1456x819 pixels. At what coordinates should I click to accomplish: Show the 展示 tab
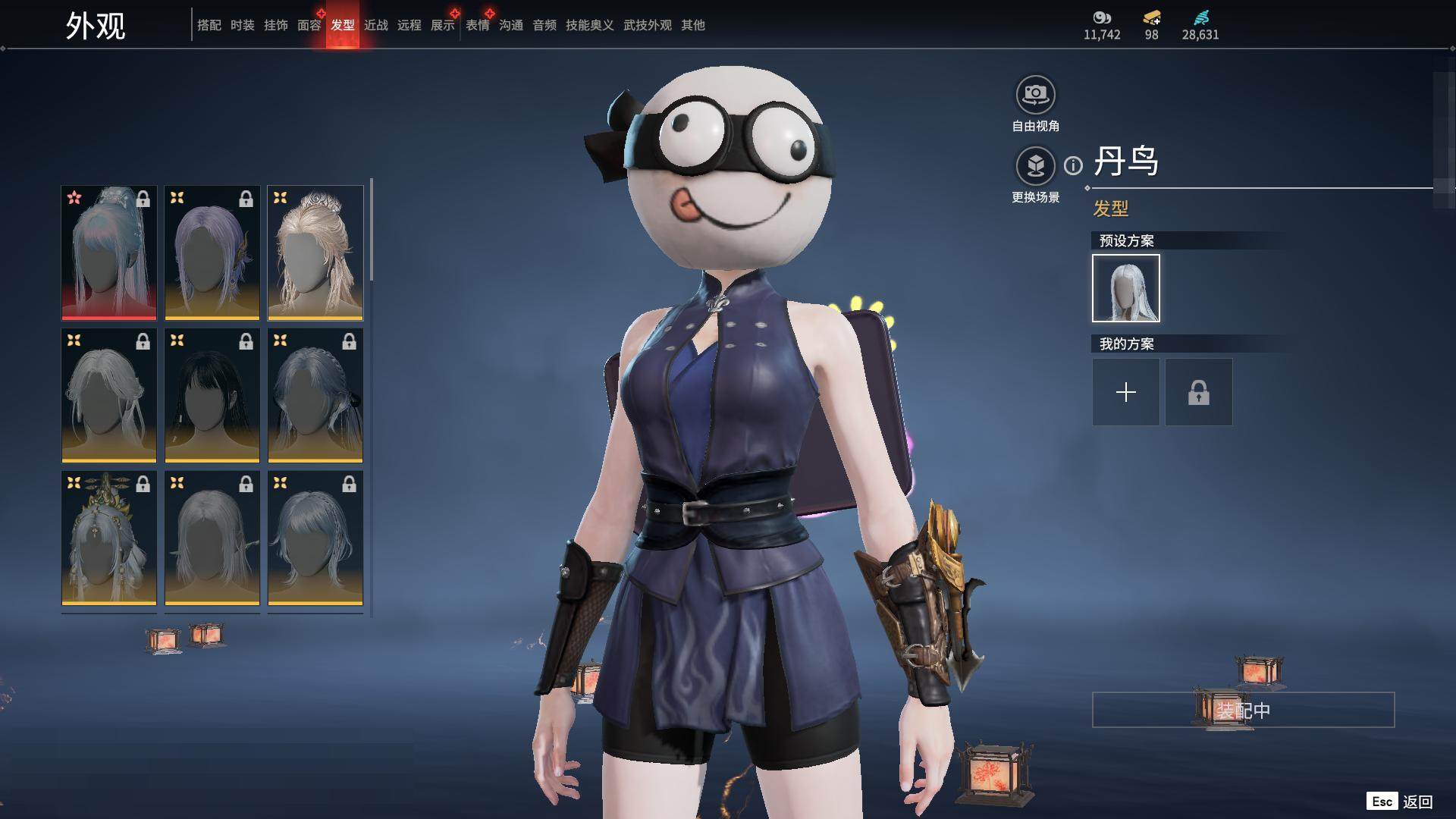pos(442,25)
